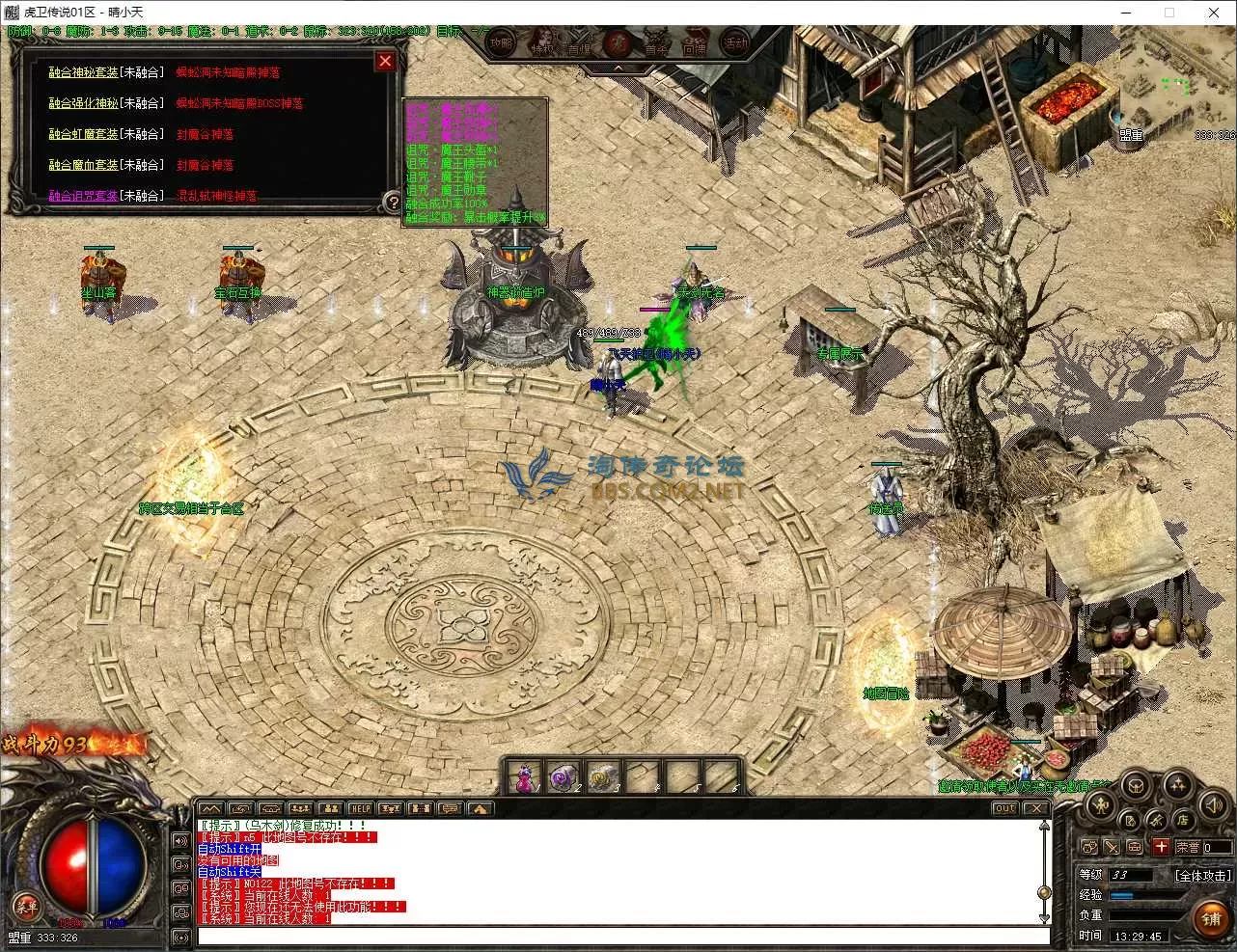1237x952 pixels.
Task: Close the game window
Action: click(x=1214, y=13)
